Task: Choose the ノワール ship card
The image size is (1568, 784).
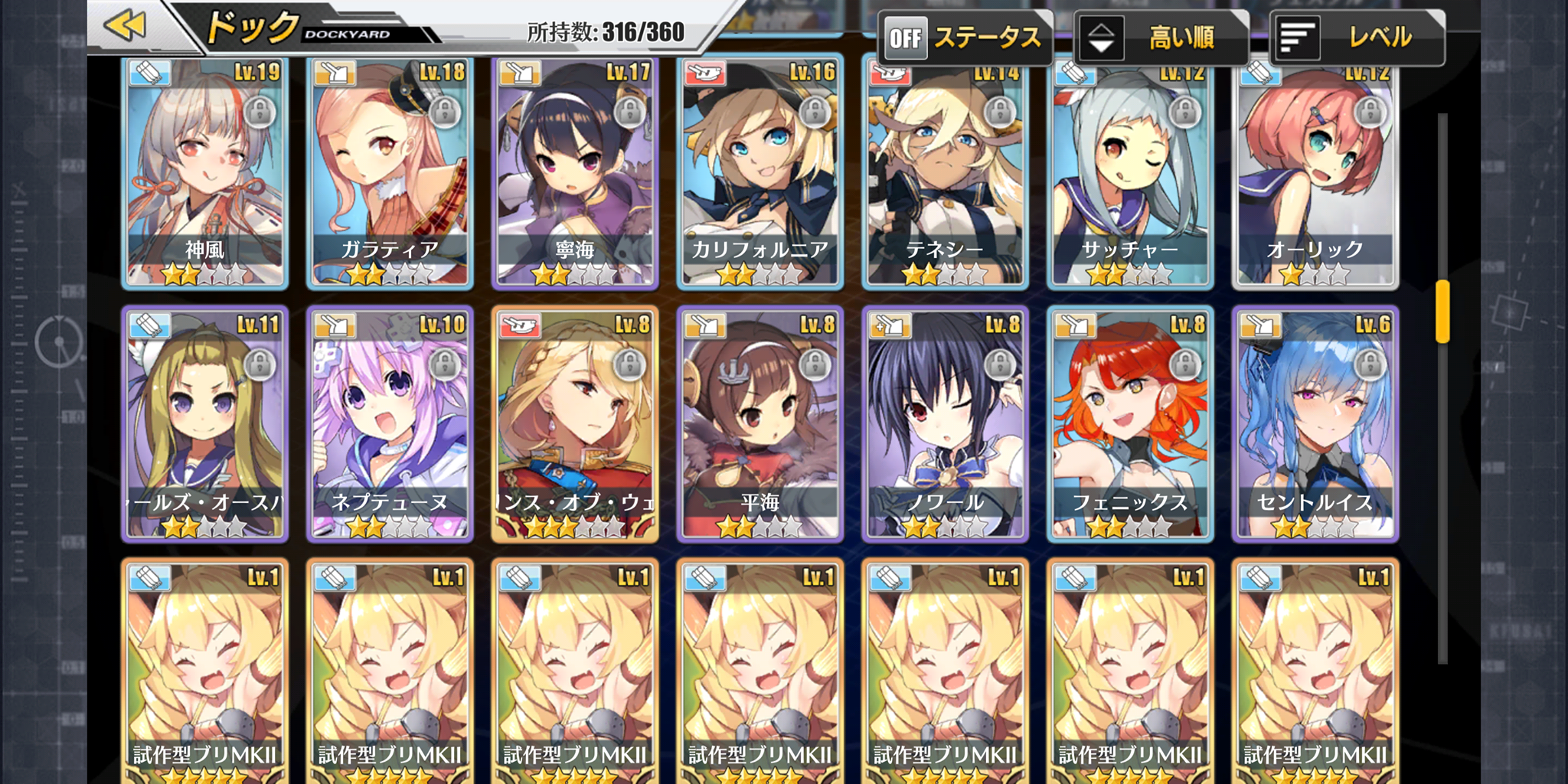Action: pyautogui.click(x=945, y=425)
